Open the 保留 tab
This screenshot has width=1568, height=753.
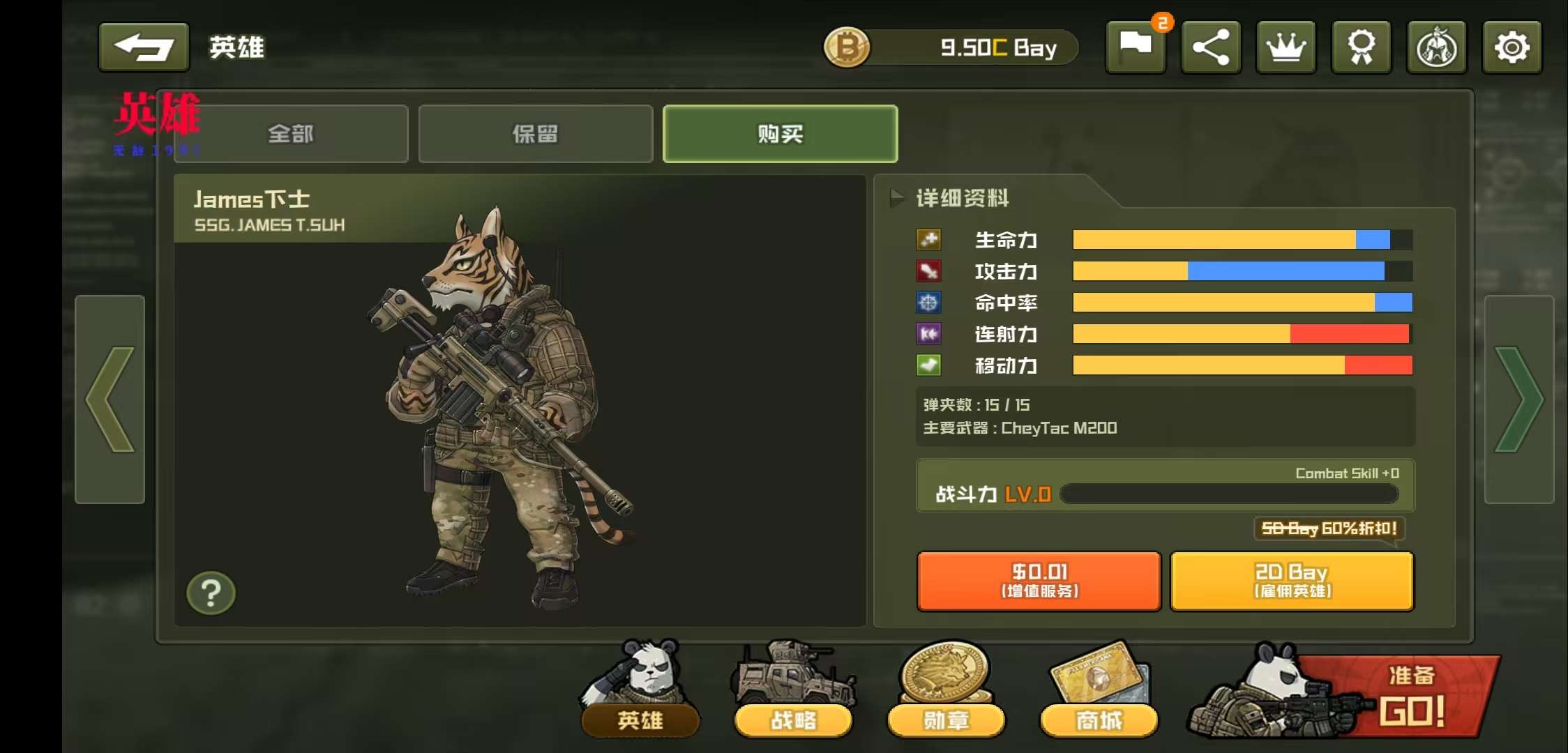coord(535,134)
